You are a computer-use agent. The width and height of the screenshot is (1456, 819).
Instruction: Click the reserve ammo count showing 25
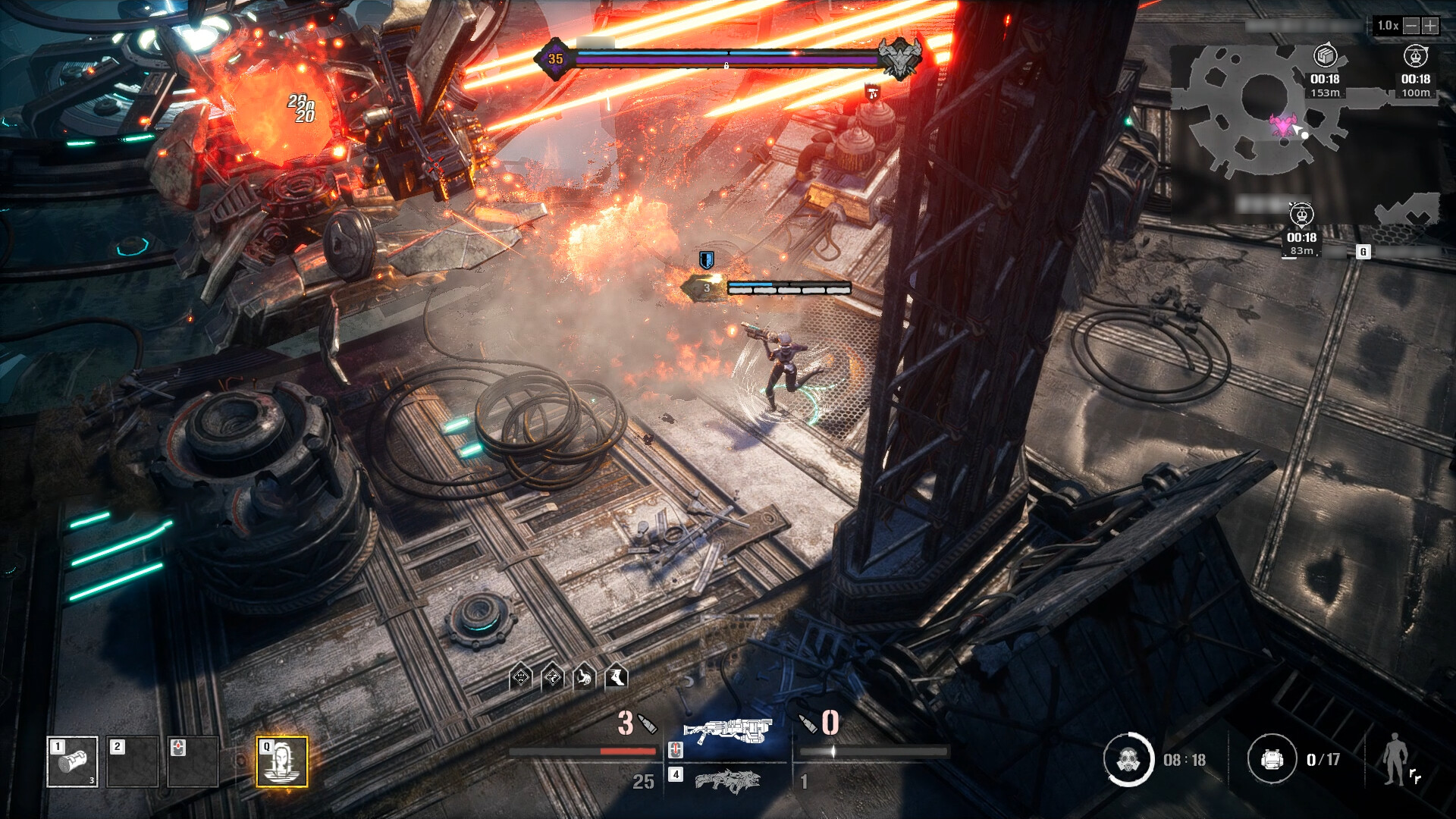click(644, 782)
